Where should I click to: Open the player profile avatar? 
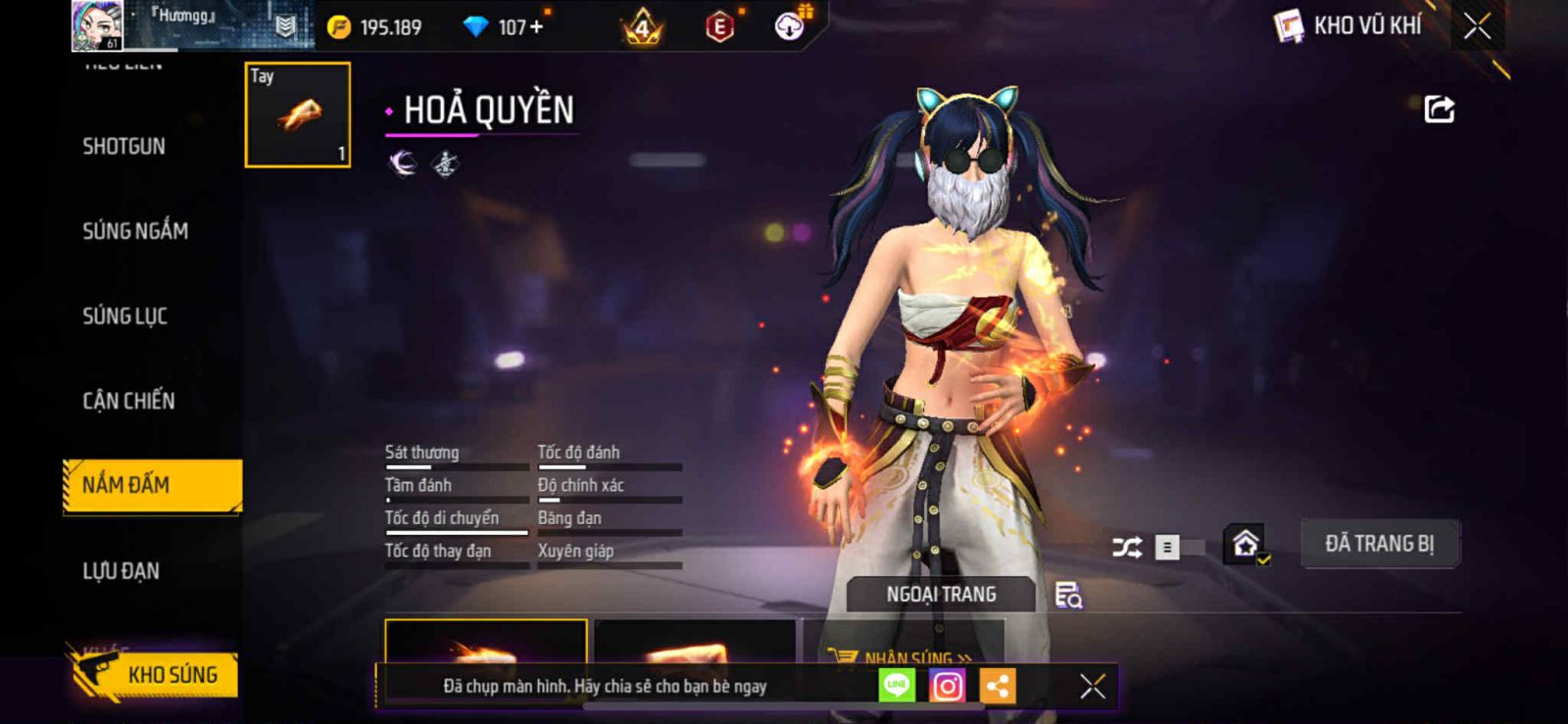click(x=97, y=26)
